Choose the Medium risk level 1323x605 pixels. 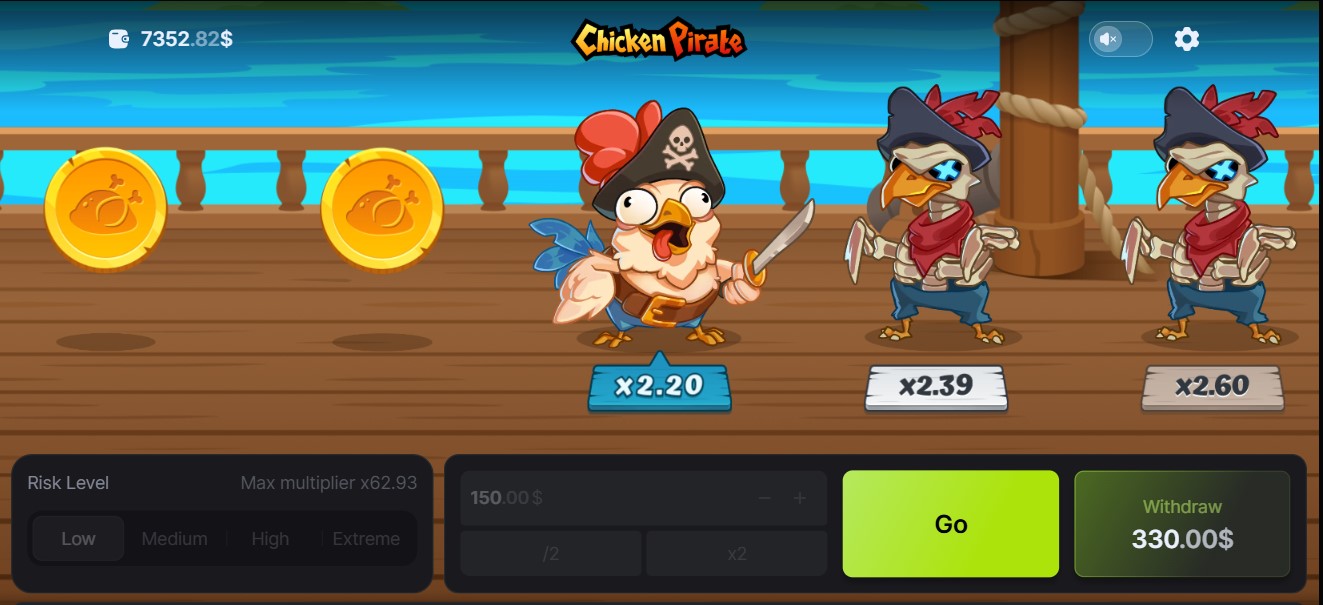coord(174,539)
